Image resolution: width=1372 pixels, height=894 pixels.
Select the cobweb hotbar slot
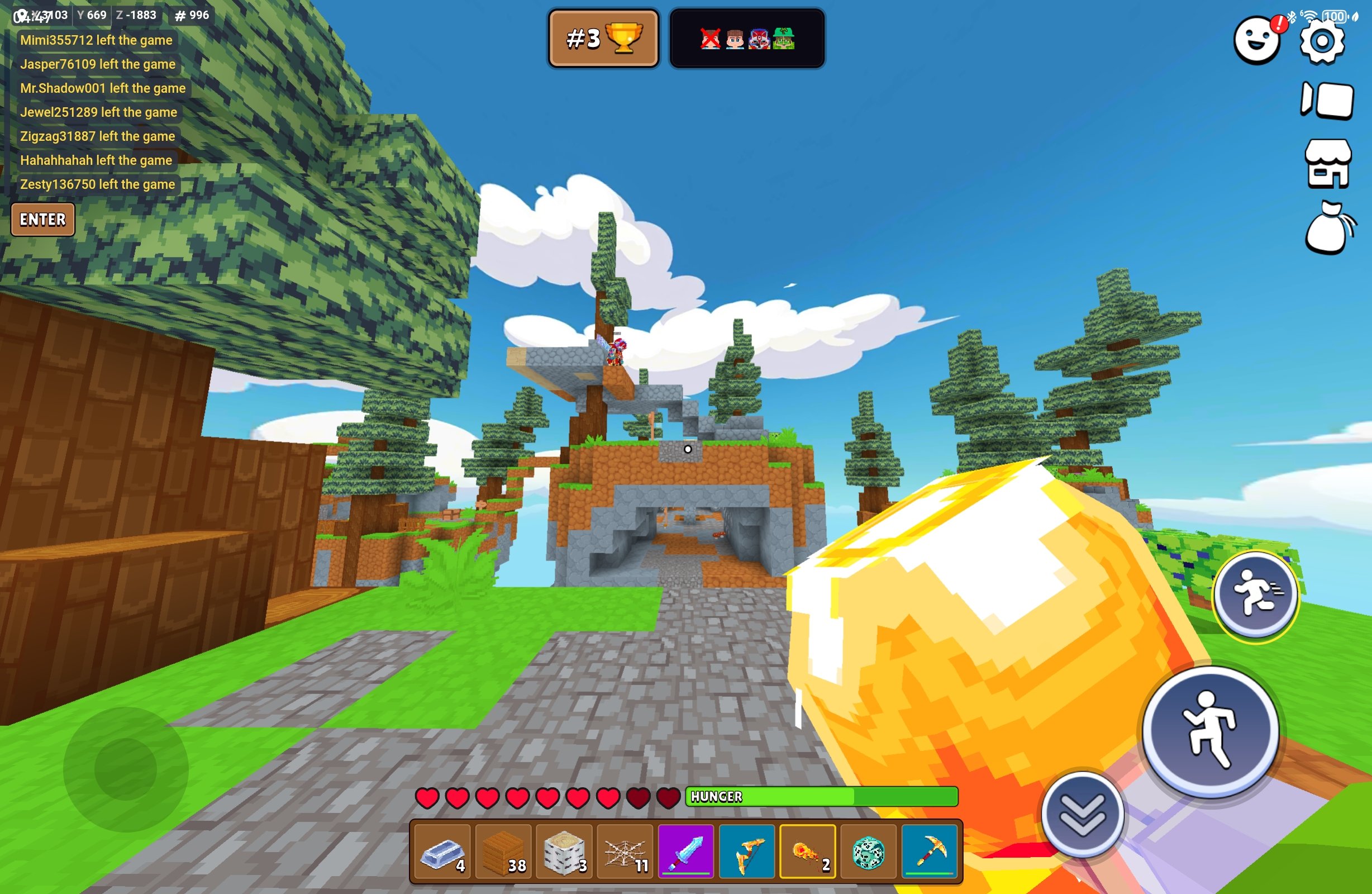pos(625,852)
